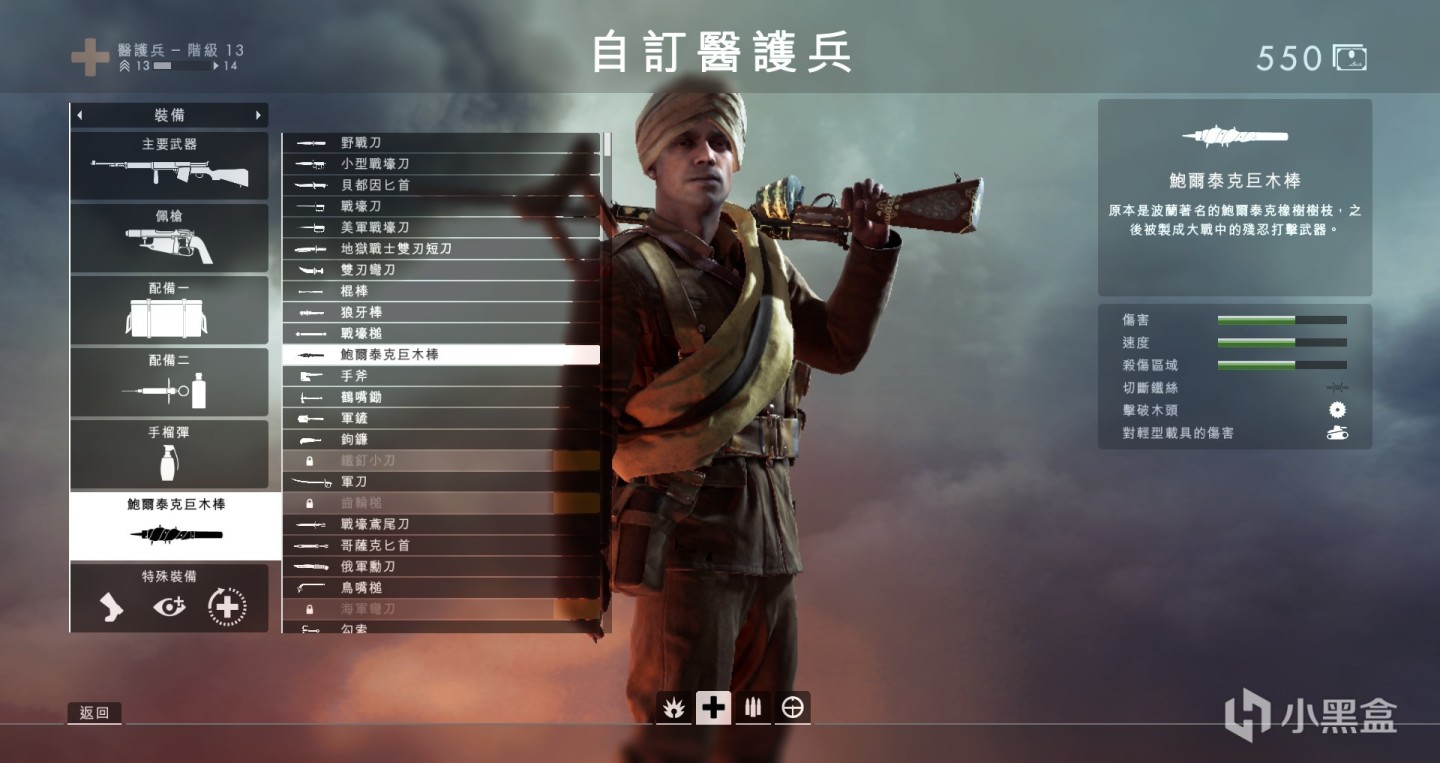Click the tank icon beside 對輕型載具的傷害
The image size is (1440, 763).
[1335, 432]
